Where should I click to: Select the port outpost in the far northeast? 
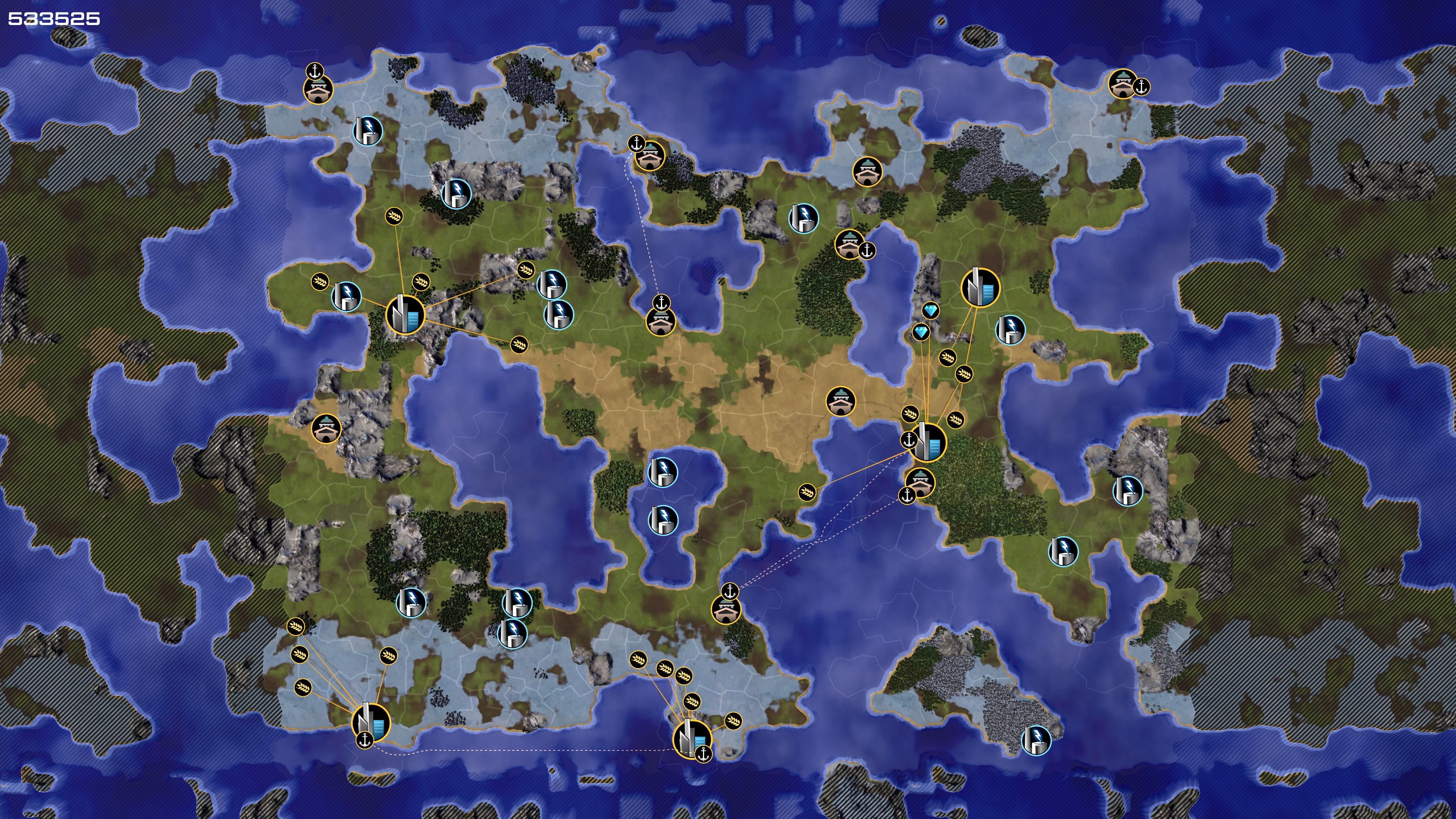pos(1122,84)
